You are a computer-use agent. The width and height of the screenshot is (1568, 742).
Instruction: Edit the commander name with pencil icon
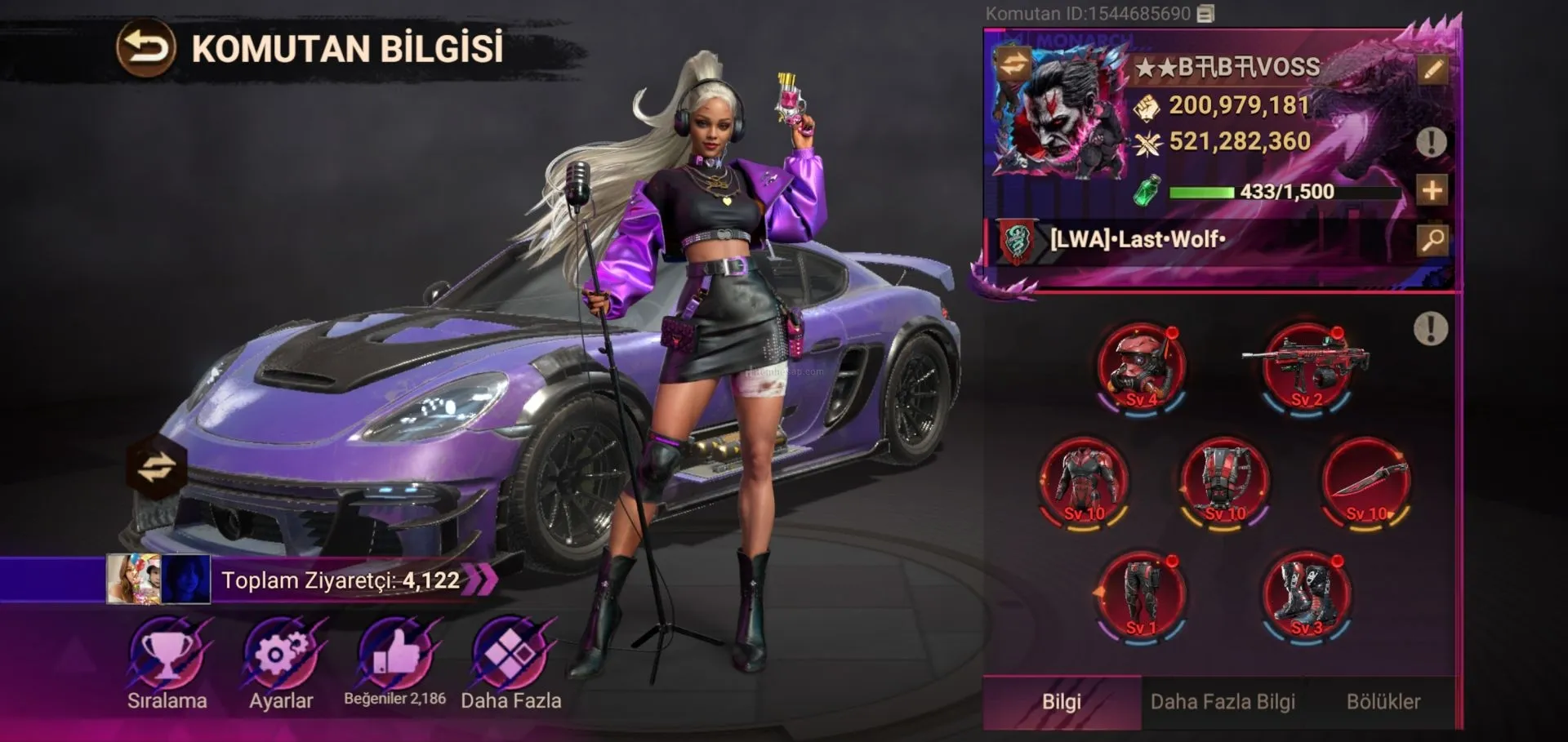(x=1432, y=69)
